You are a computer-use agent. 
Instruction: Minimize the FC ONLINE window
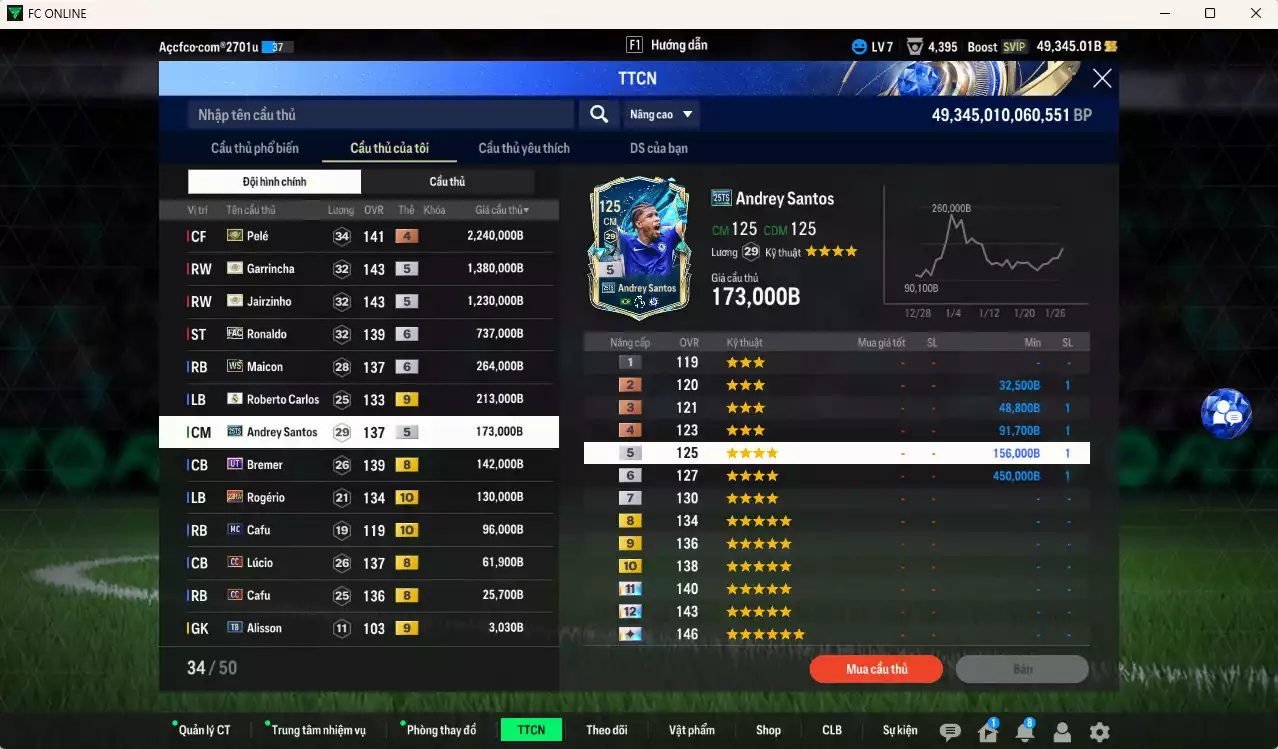(x=1164, y=14)
